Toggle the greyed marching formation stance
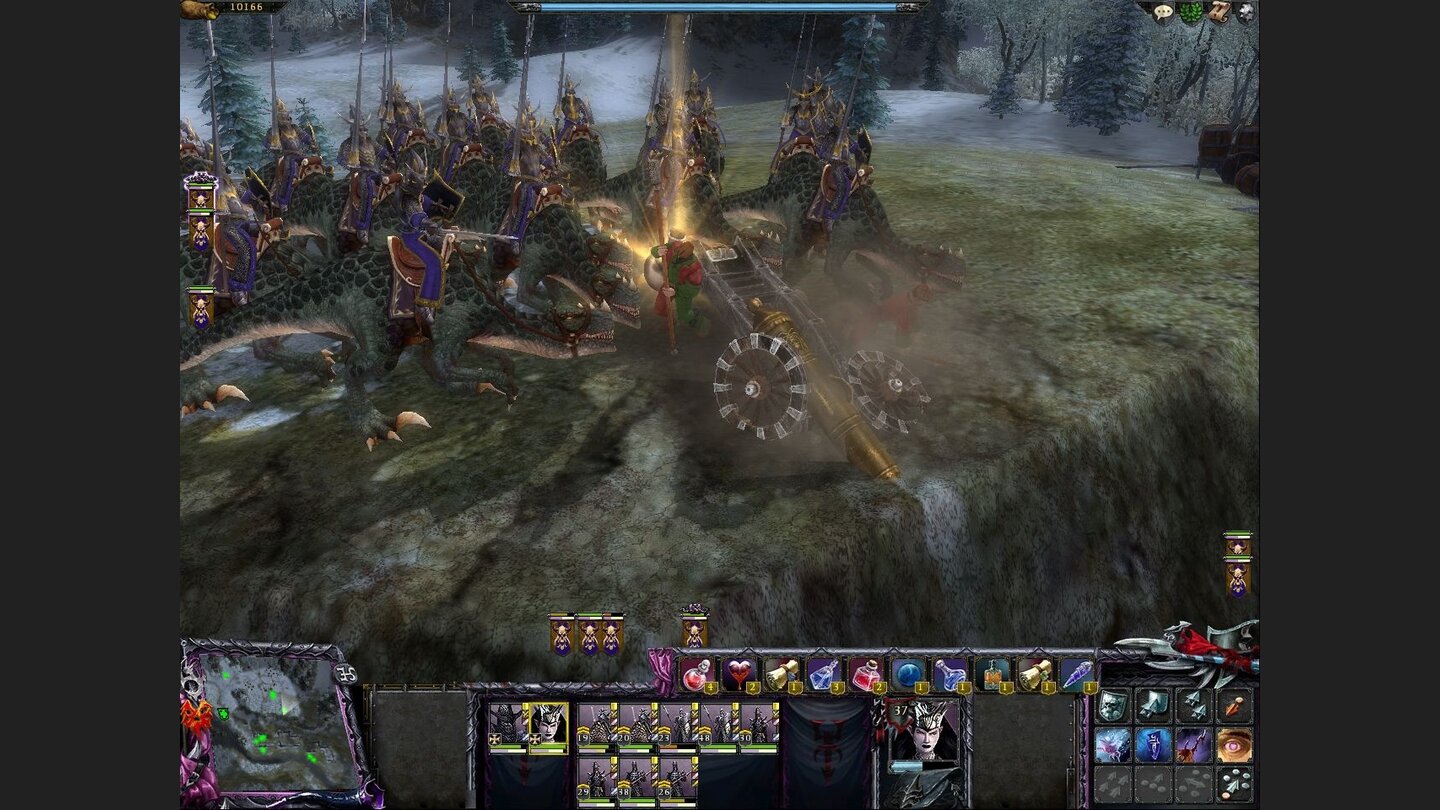1440x810 pixels. (1113, 784)
